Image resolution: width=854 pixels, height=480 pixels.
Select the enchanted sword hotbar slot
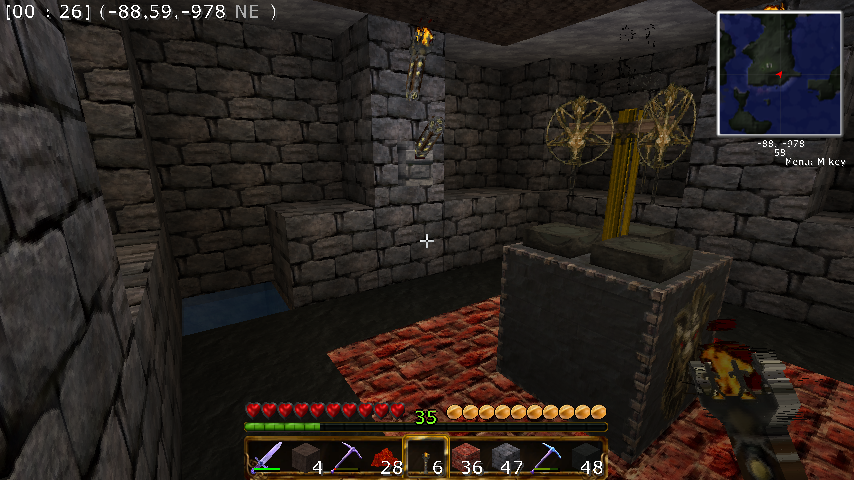(267, 457)
